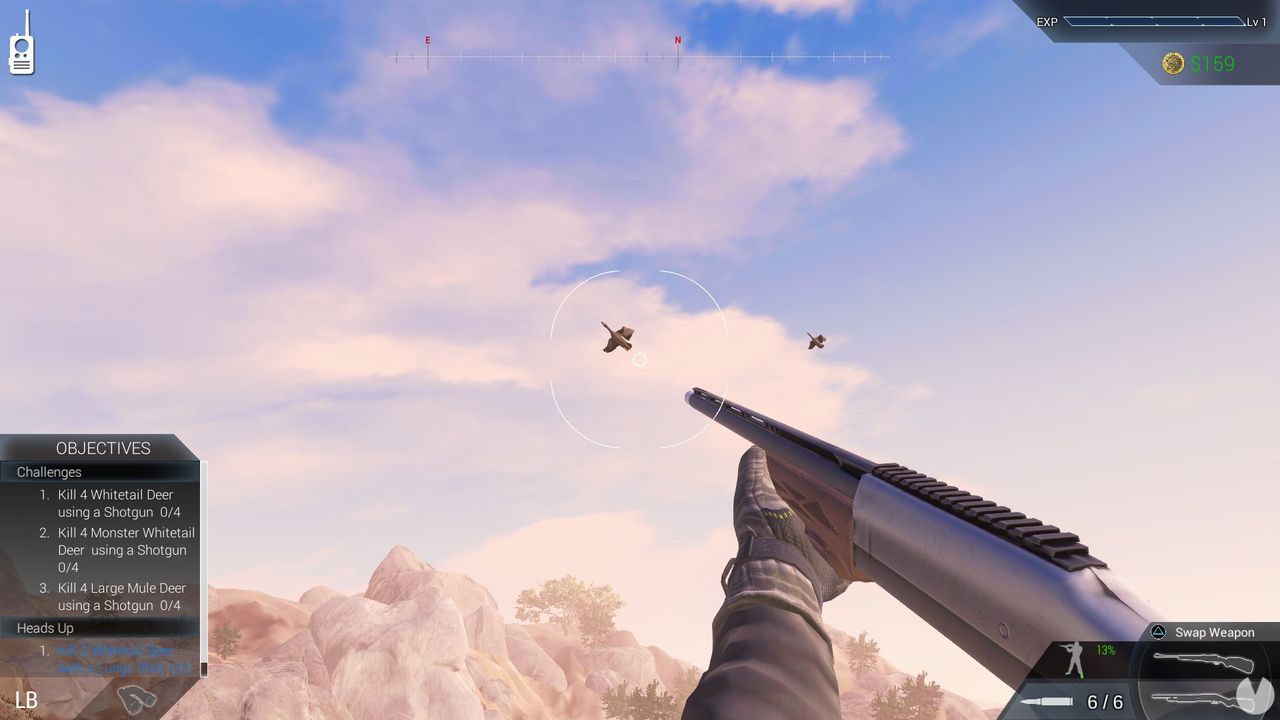Select the shotgun silhouette in weapon selector
This screenshot has width=1280, height=720.
tap(1195, 700)
